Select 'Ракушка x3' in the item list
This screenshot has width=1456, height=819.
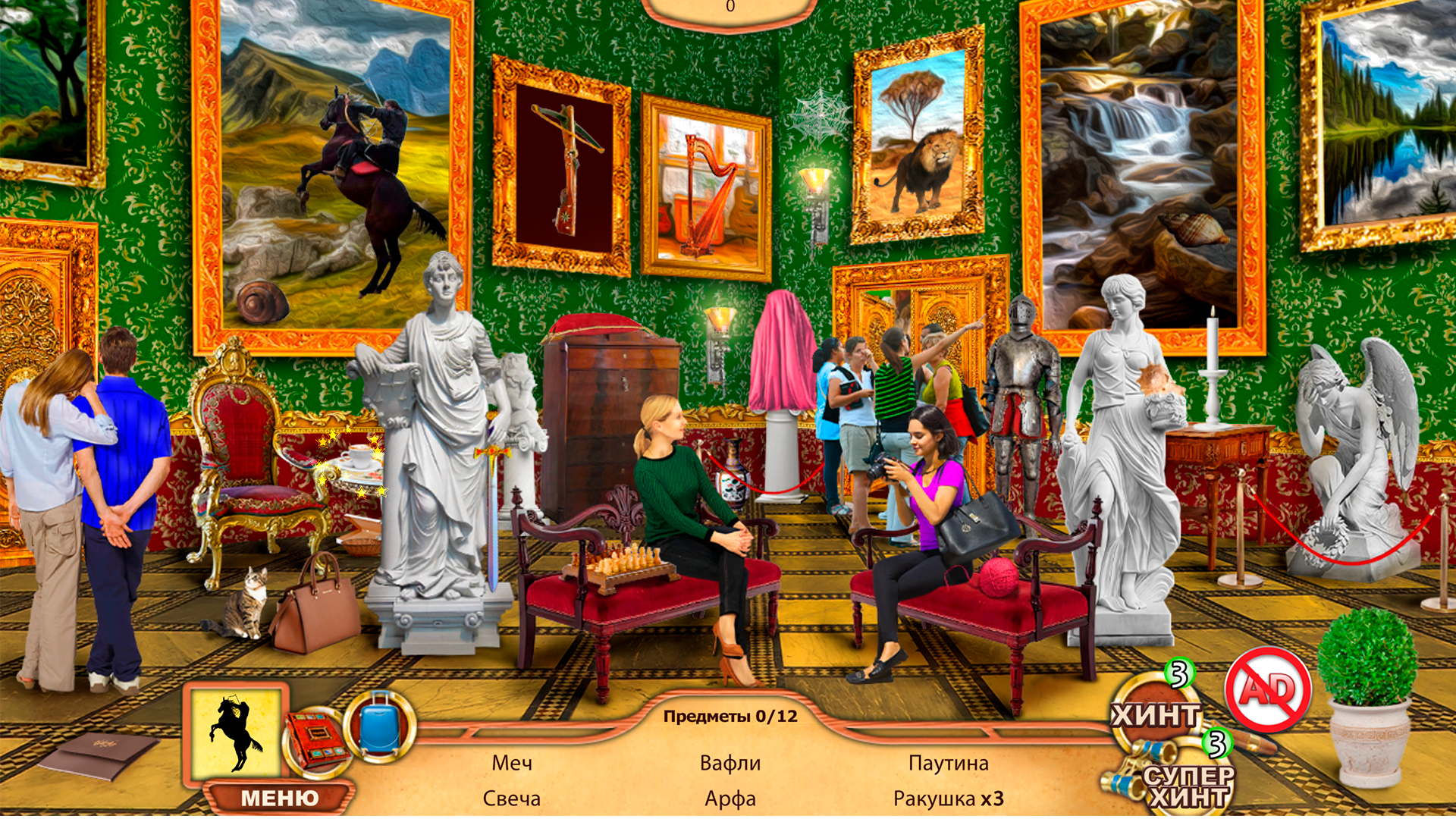948,798
